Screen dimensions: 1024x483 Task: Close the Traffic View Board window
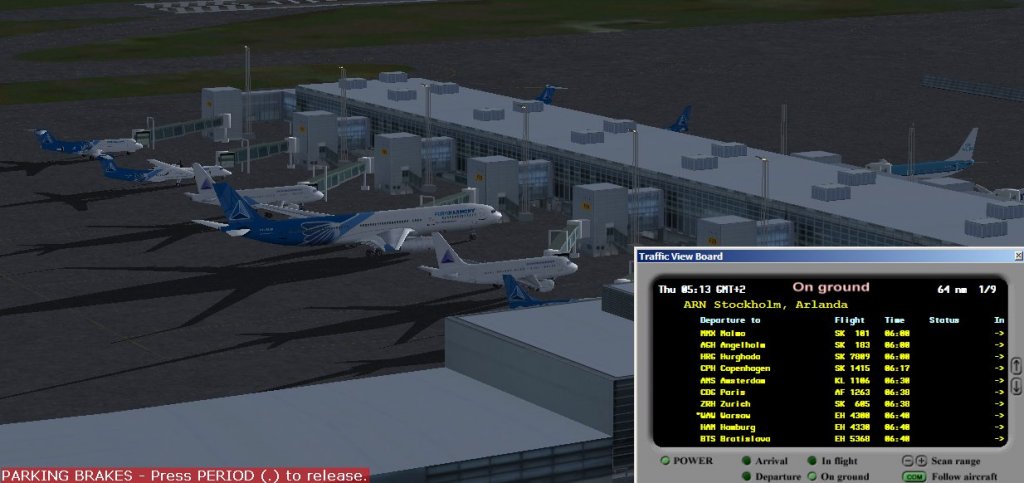tap(1017, 256)
